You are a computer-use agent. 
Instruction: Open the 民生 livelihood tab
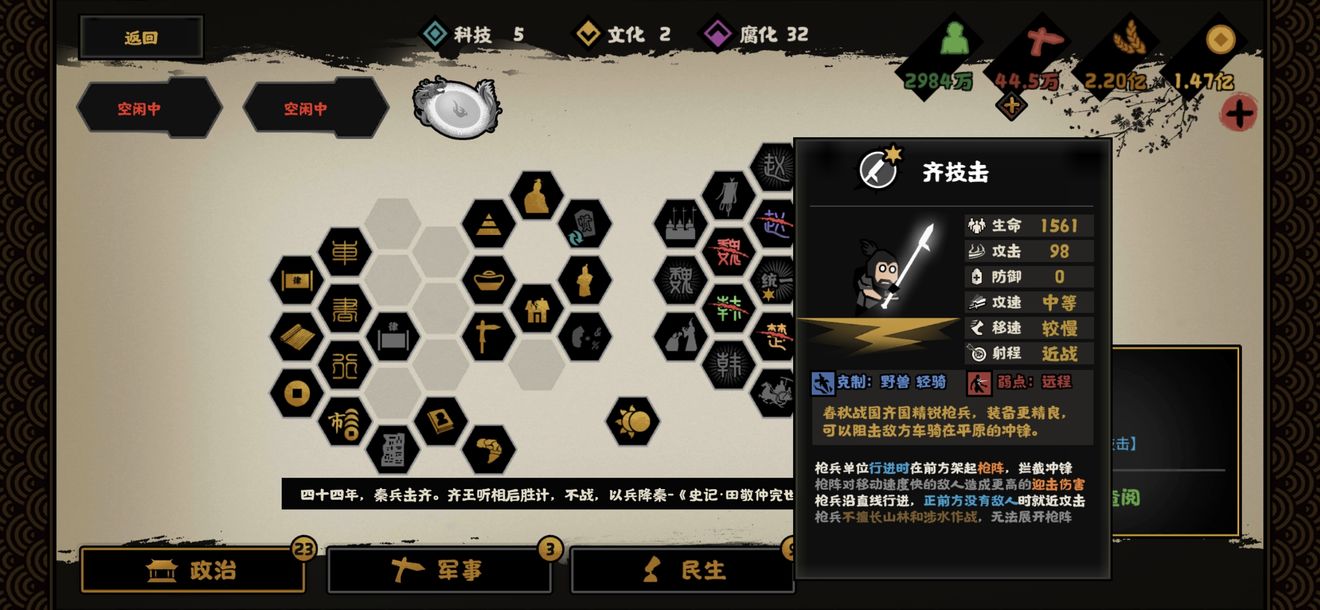(683, 570)
